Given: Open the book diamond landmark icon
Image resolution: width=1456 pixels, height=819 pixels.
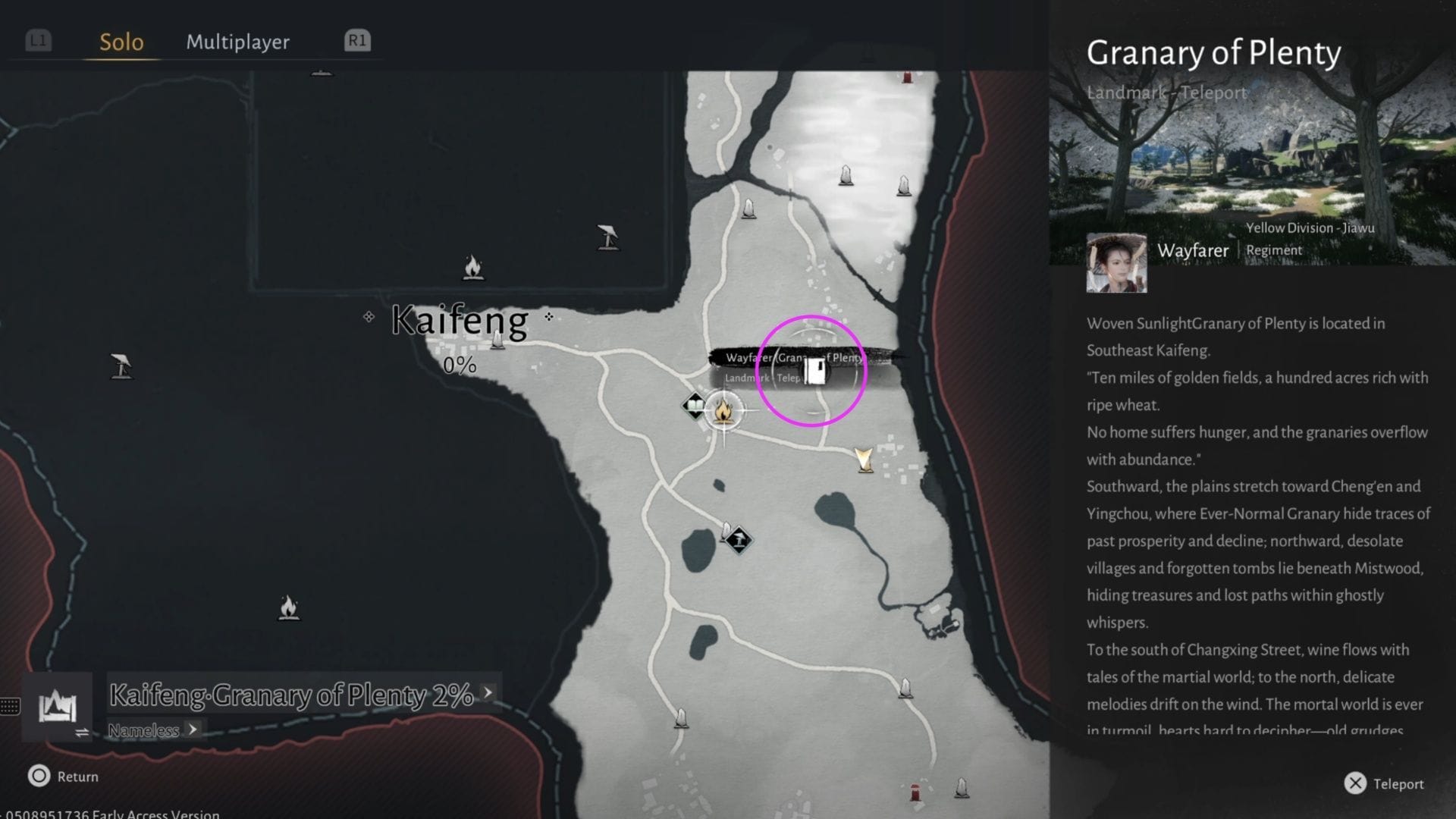Looking at the screenshot, I should [692, 406].
